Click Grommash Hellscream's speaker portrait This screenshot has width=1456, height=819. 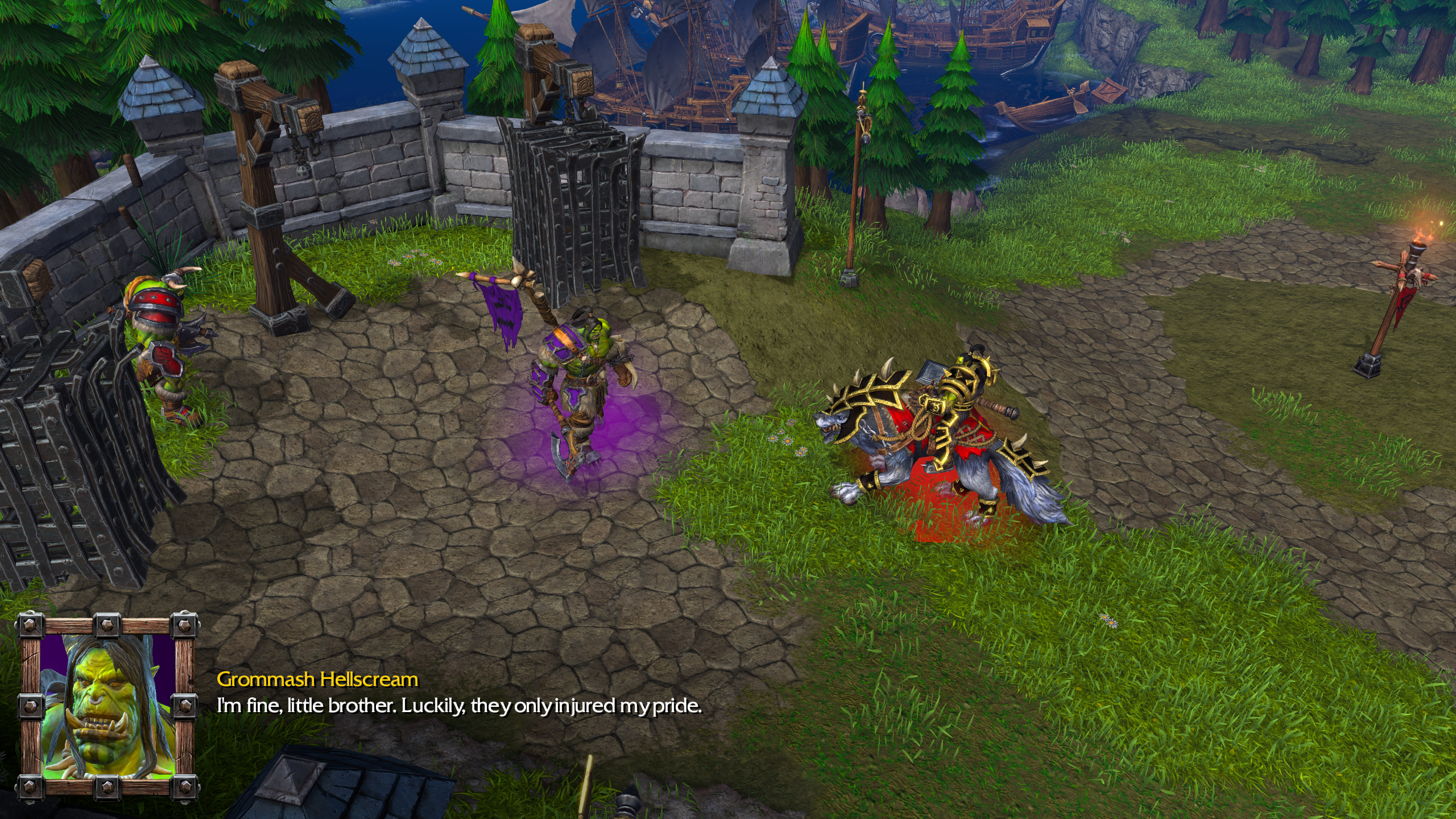coord(106,704)
